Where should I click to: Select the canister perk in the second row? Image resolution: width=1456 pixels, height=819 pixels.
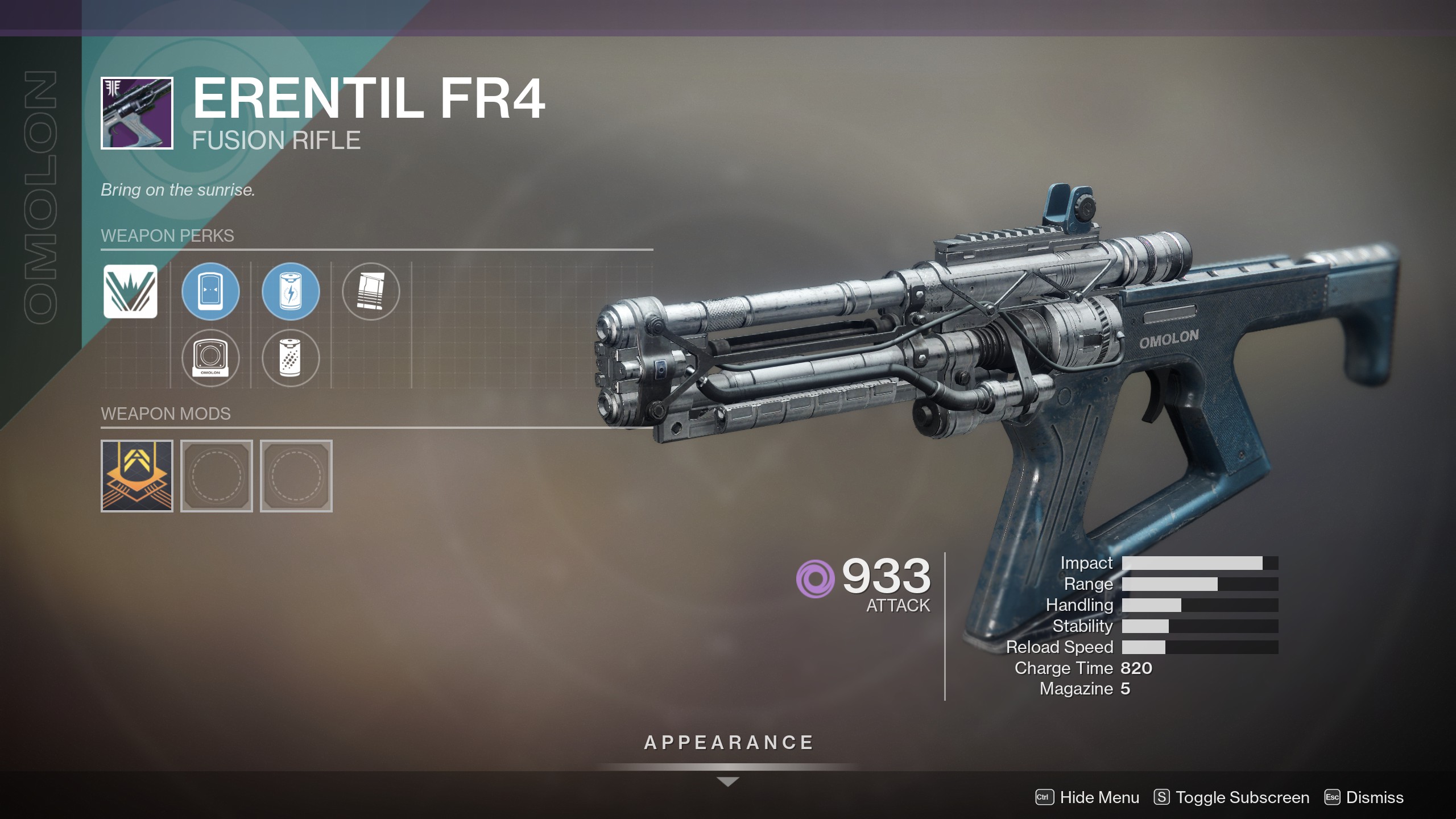point(291,358)
